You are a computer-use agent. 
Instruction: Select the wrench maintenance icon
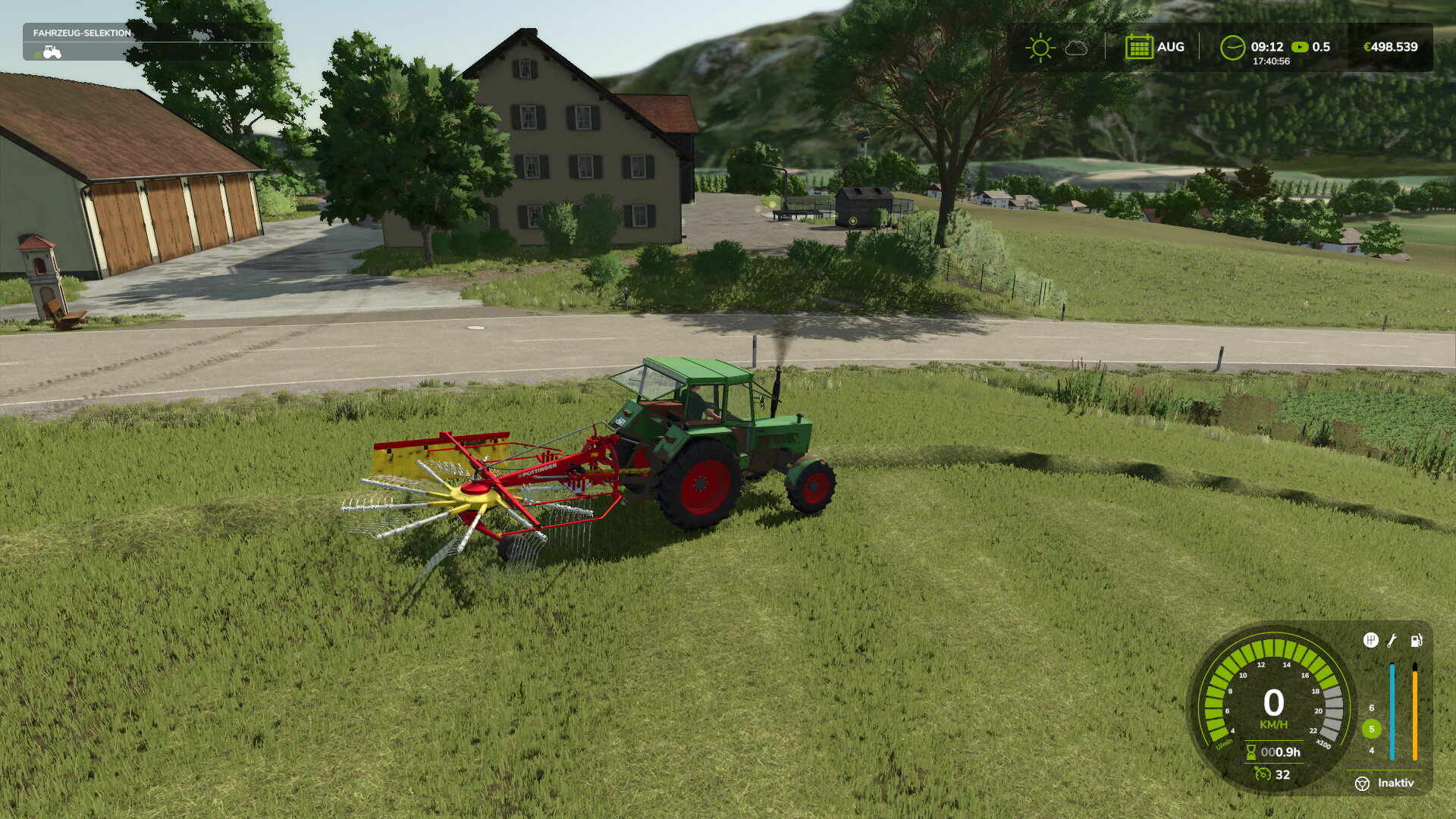coord(1391,642)
